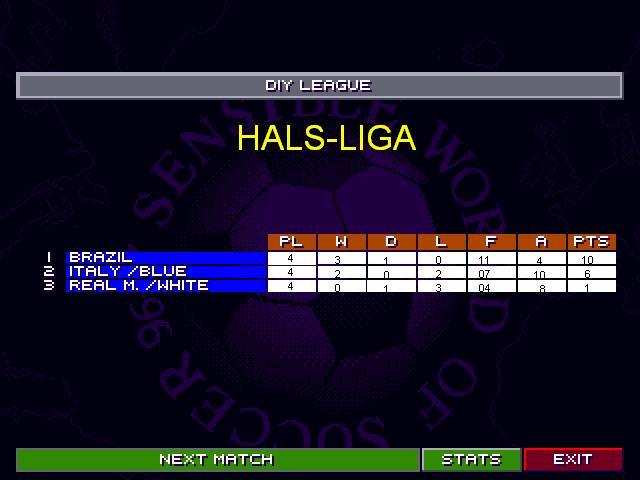Viewport: 640px width, 480px height.
Task: Click the DIY League header bar
Action: pos(319,86)
